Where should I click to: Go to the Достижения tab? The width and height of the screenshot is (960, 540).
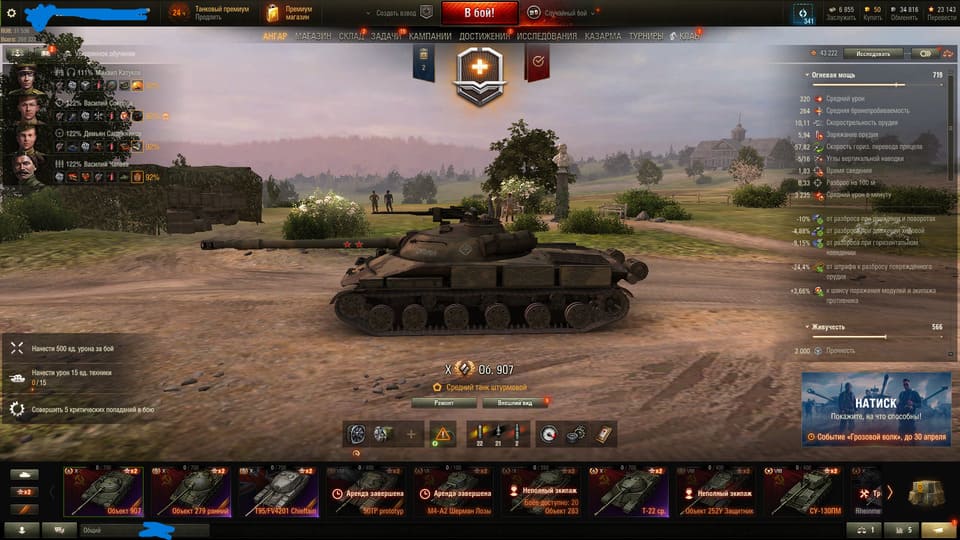484,37
